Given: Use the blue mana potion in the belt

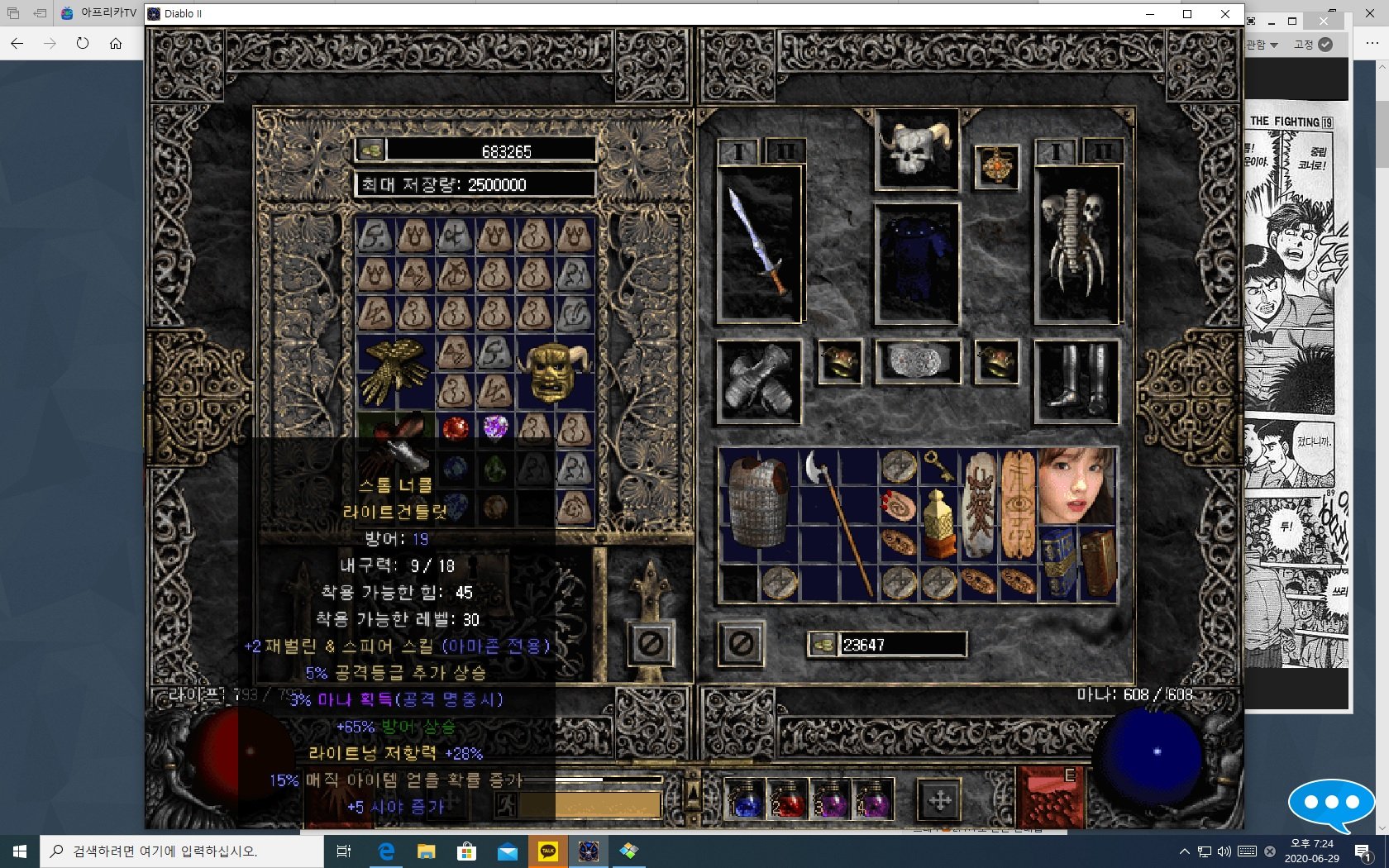Looking at the screenshot, I should coord(746,800).
